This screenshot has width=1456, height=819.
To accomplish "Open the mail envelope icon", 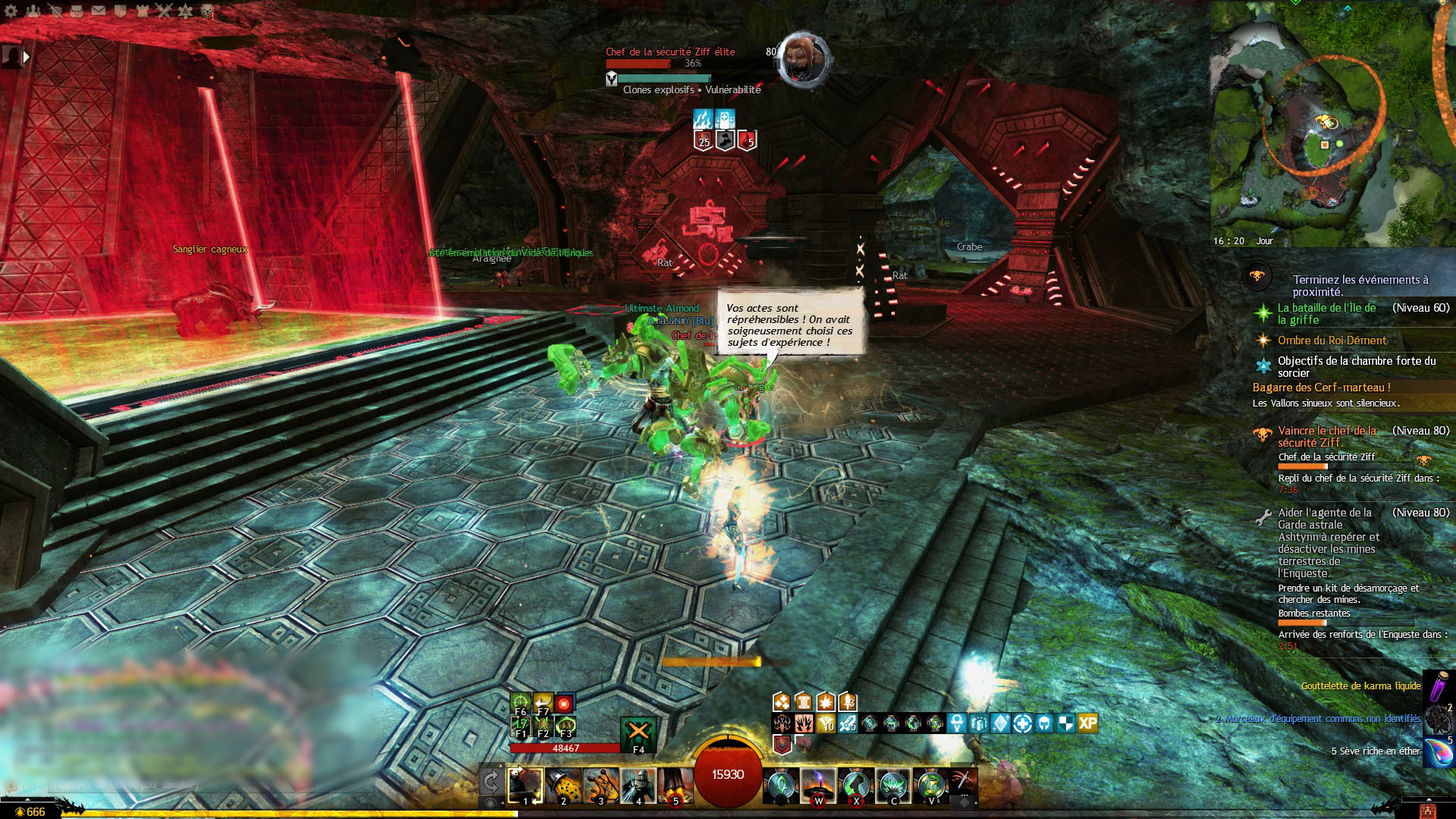I will (99, 11).
